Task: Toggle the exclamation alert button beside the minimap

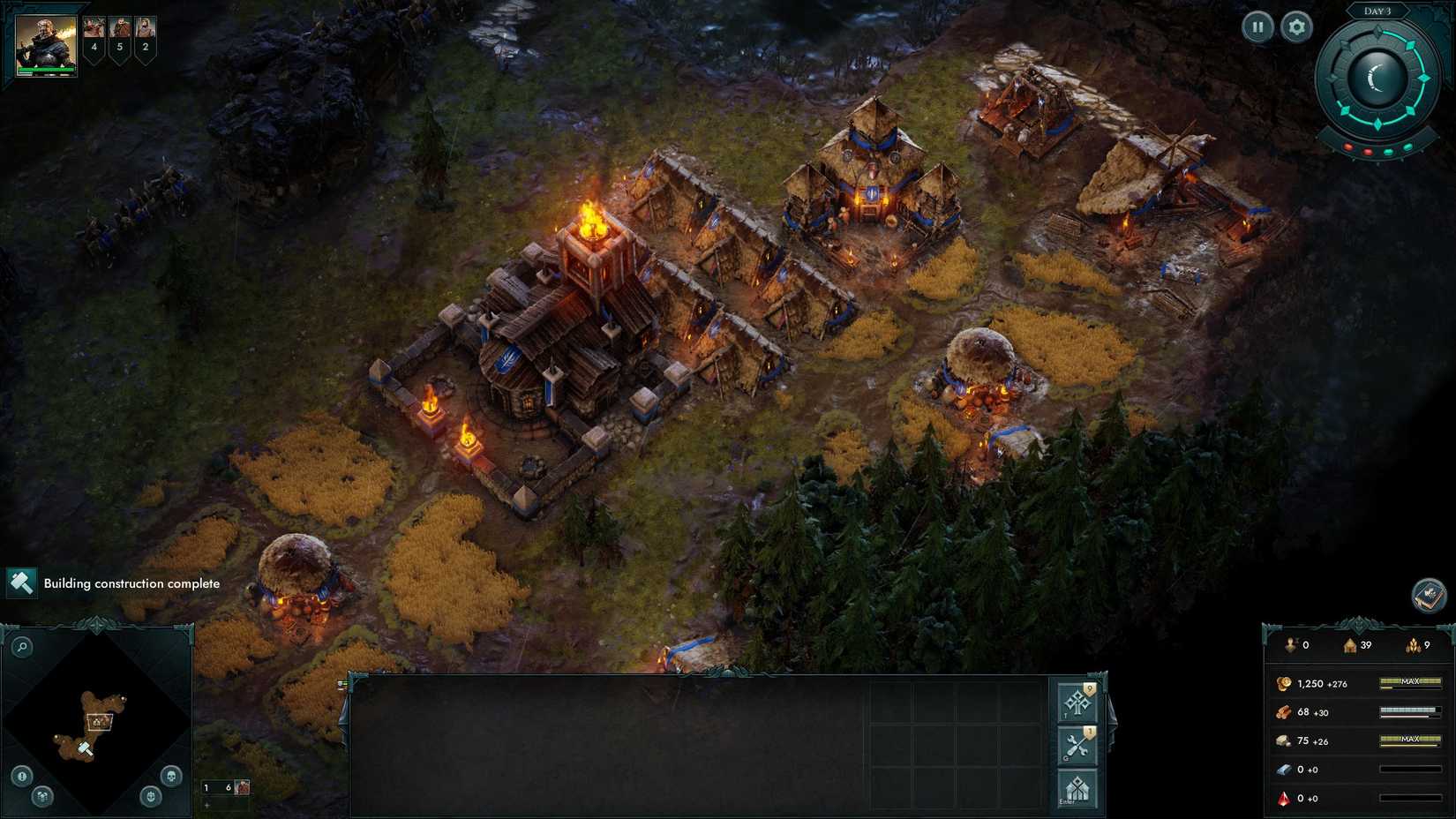Action: click(20, 776)
